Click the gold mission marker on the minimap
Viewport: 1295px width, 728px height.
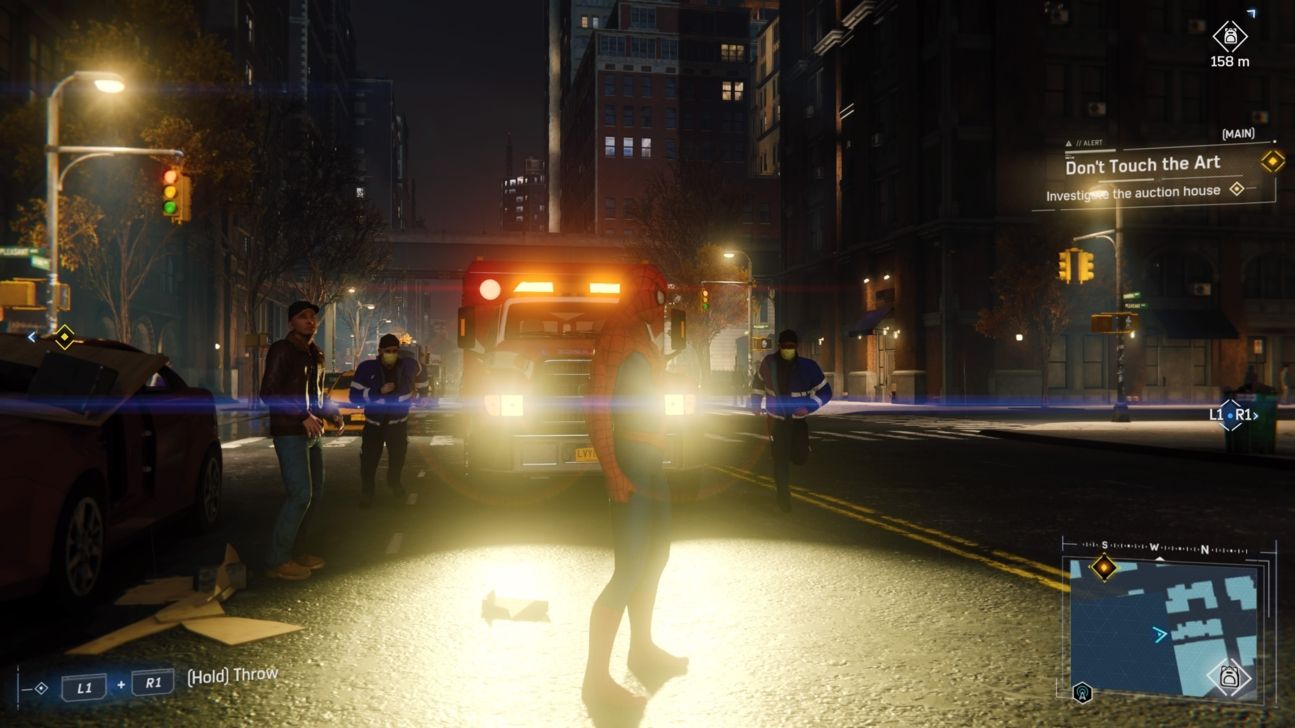(x=1103, y=568)
